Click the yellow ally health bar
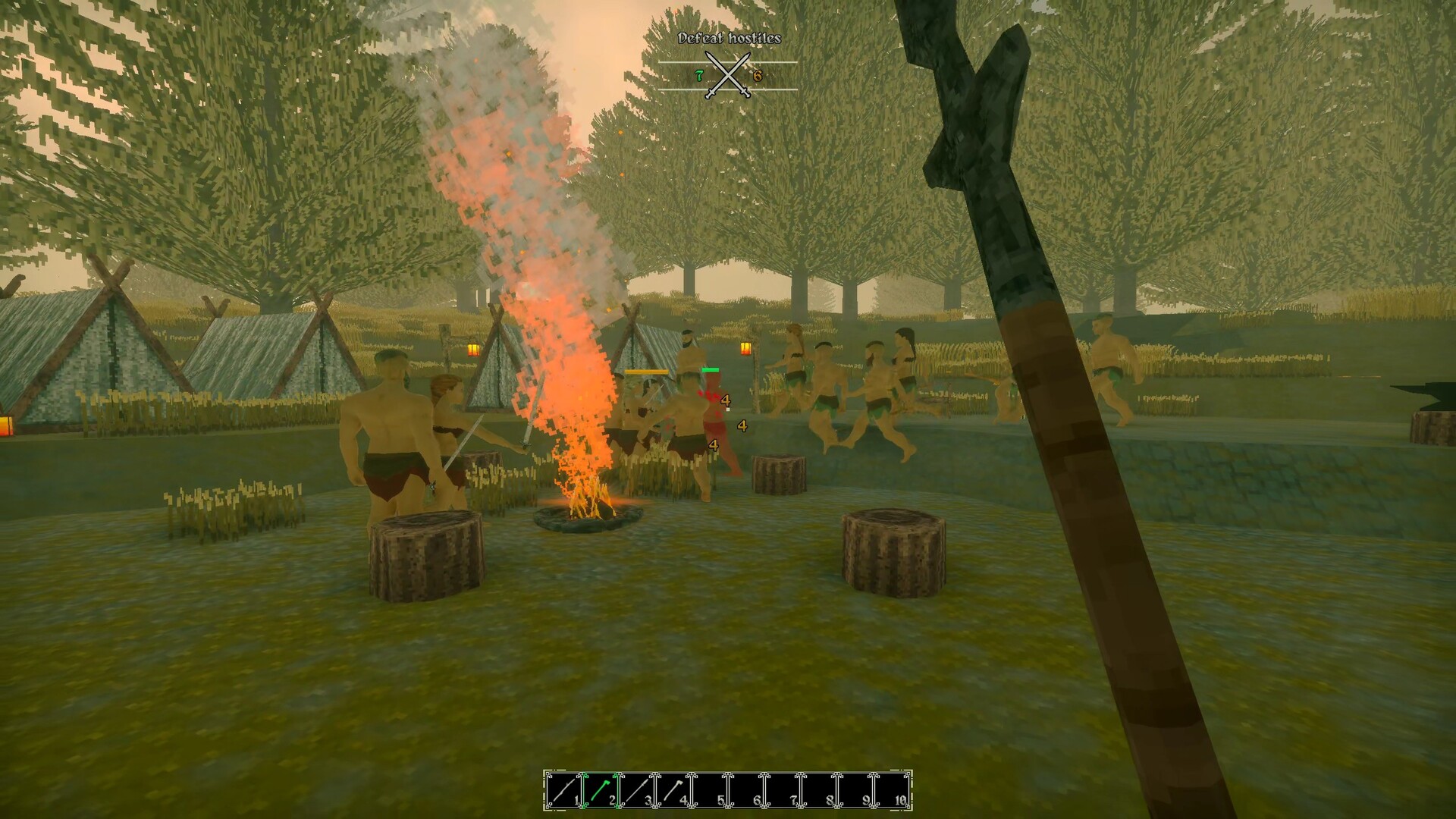The height and width of the screenshot is (819, 1456). 646,372
